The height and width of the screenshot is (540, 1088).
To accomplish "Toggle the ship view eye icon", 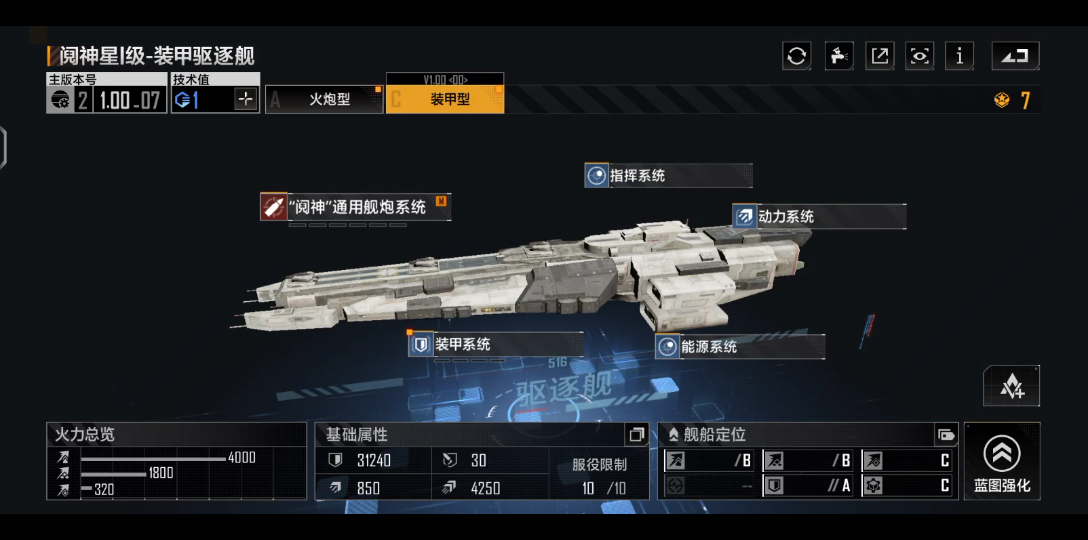I will [x=919, y=56].
